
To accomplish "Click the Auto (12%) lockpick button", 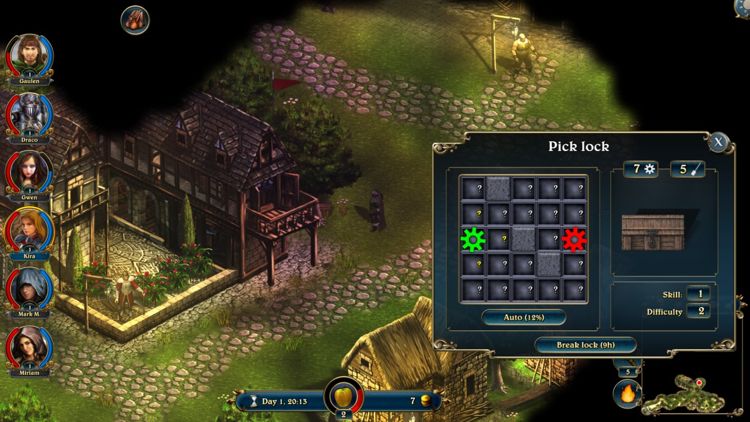I will click(x=523, y=317).
